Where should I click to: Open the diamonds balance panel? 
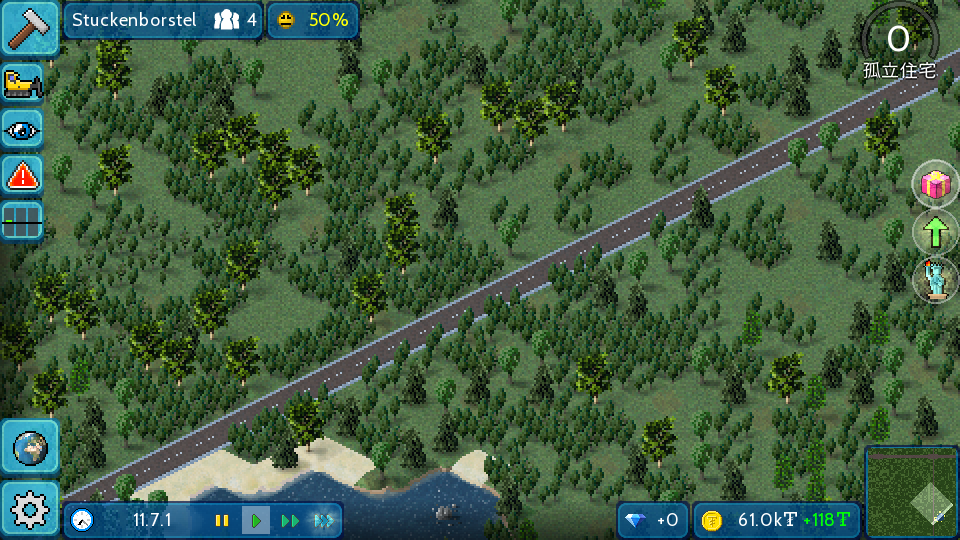[x=652, y=520]
